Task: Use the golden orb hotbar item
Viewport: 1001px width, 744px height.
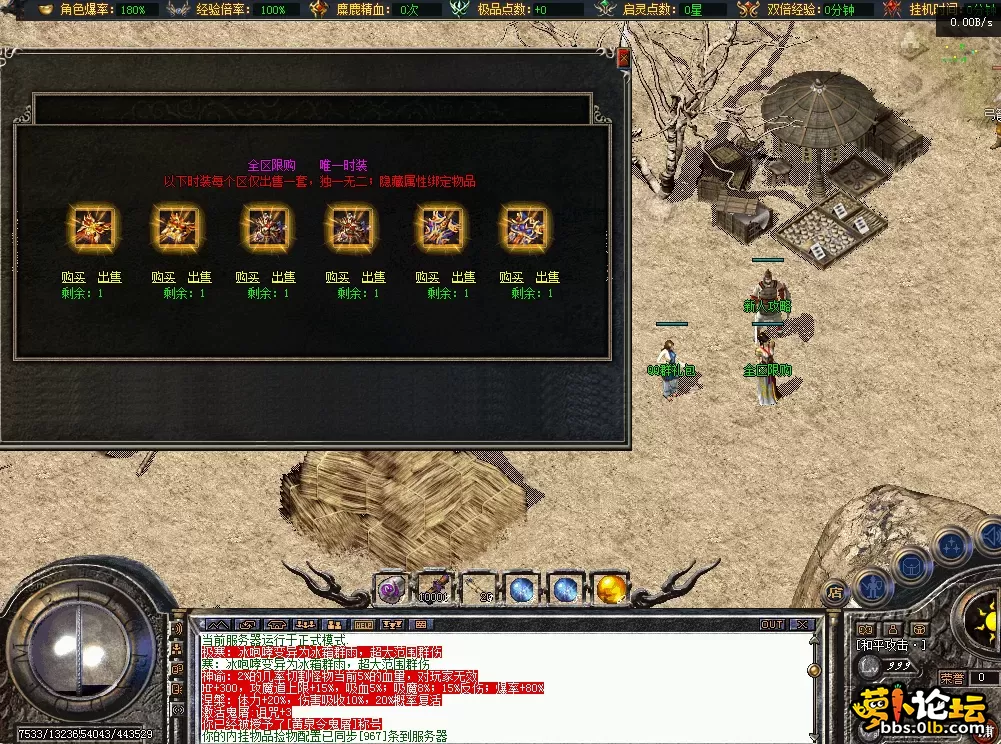Action: tap(610, 590)
